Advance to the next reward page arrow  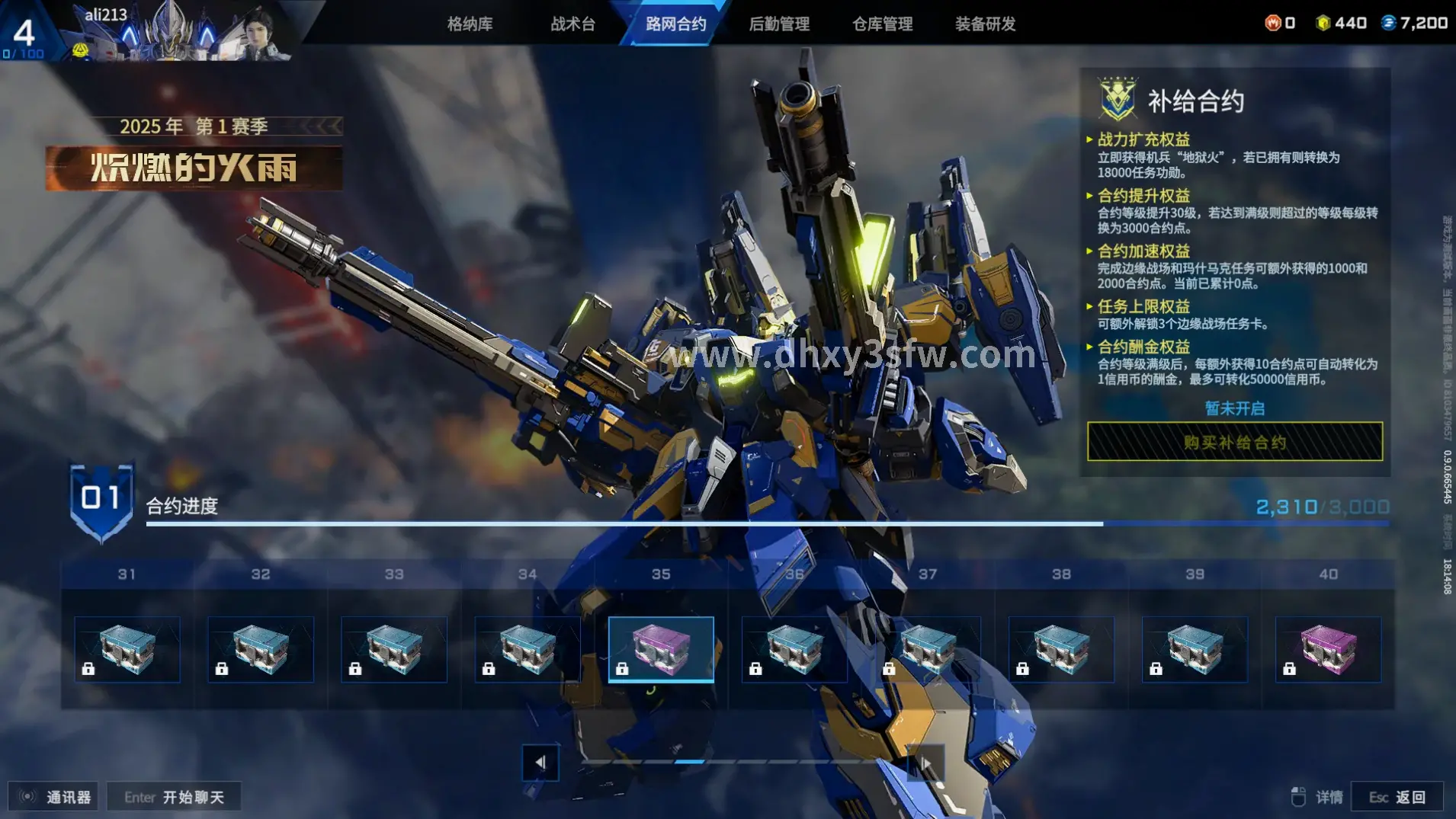[x=925, y=762]
